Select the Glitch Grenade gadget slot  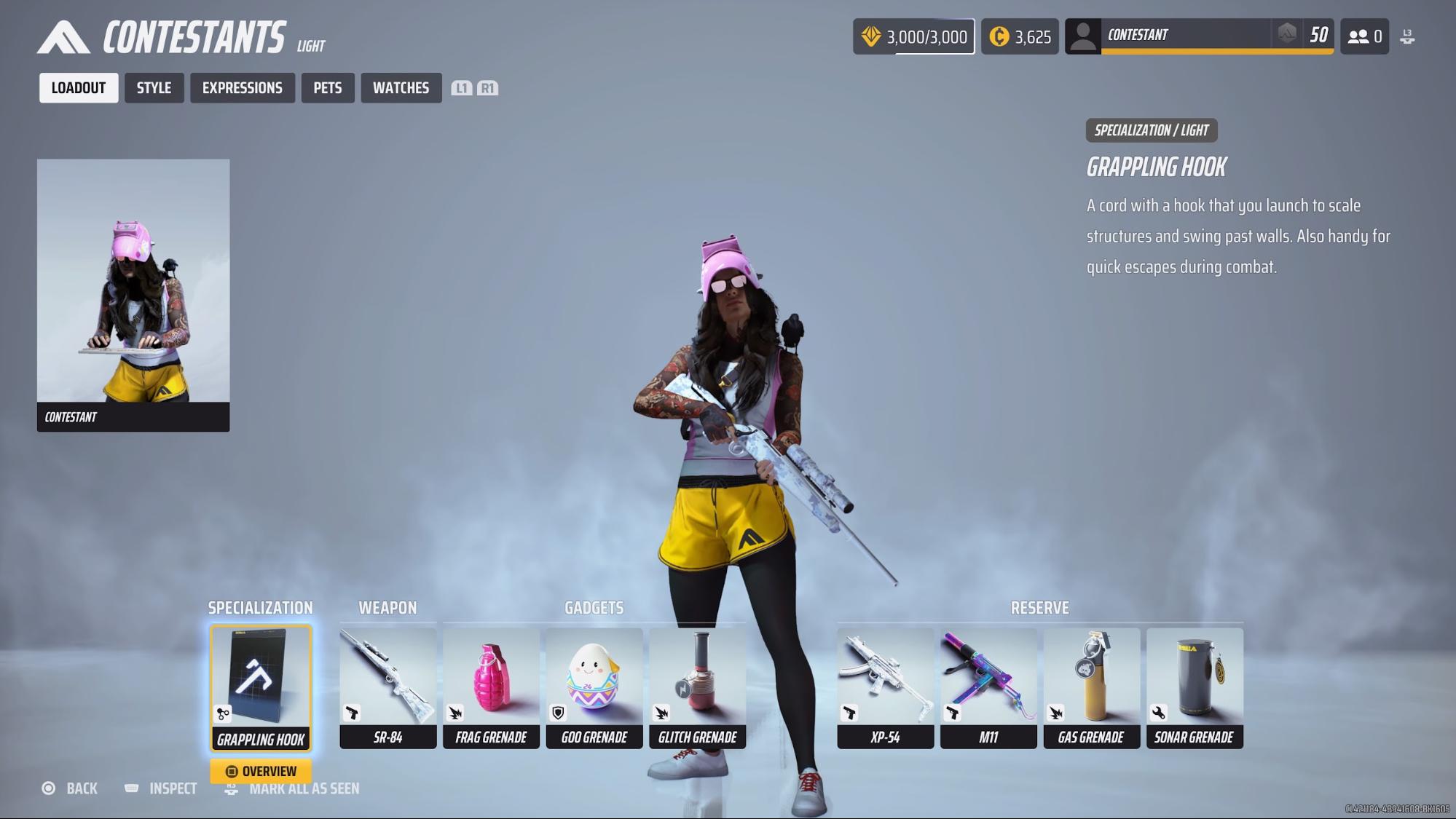coord(697,688)
